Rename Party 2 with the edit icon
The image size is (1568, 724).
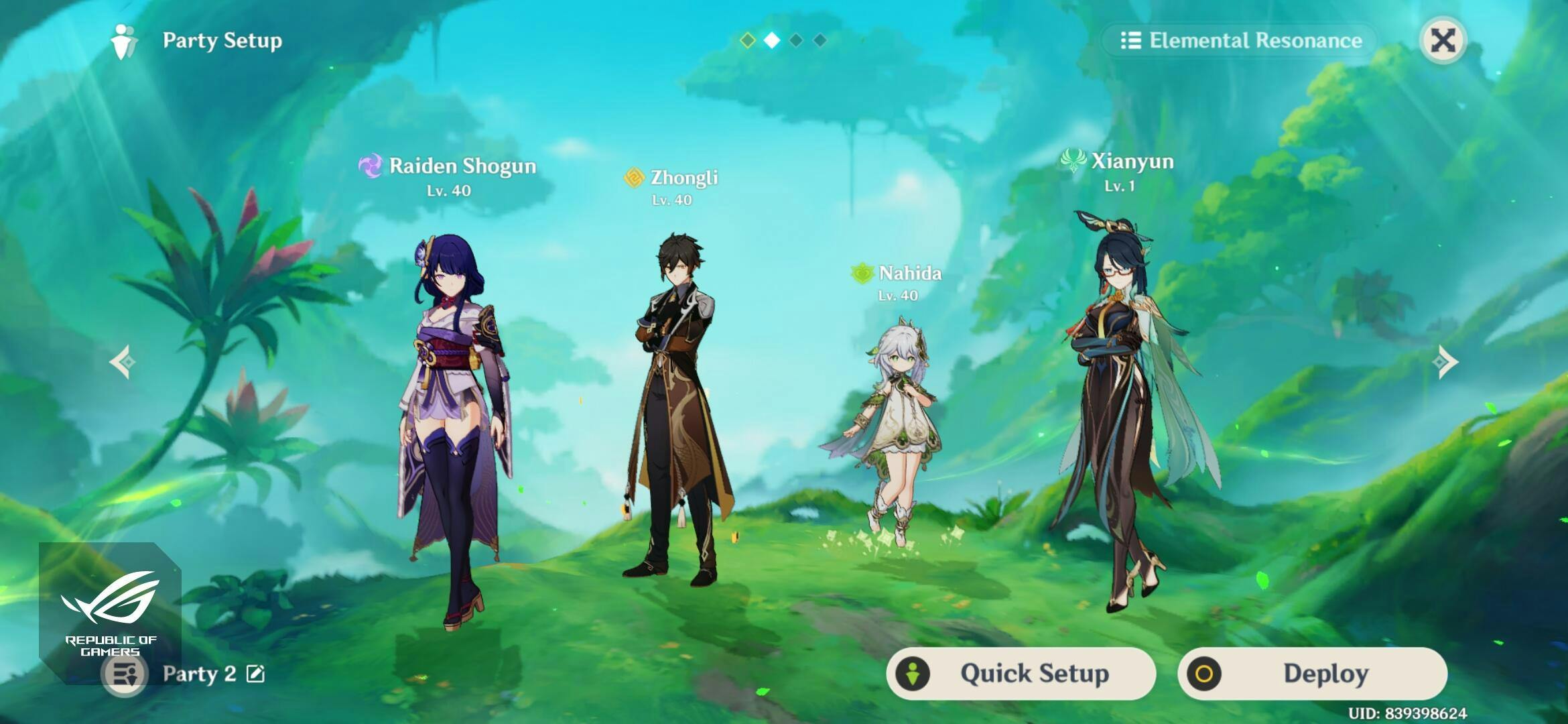coord(255,674)
